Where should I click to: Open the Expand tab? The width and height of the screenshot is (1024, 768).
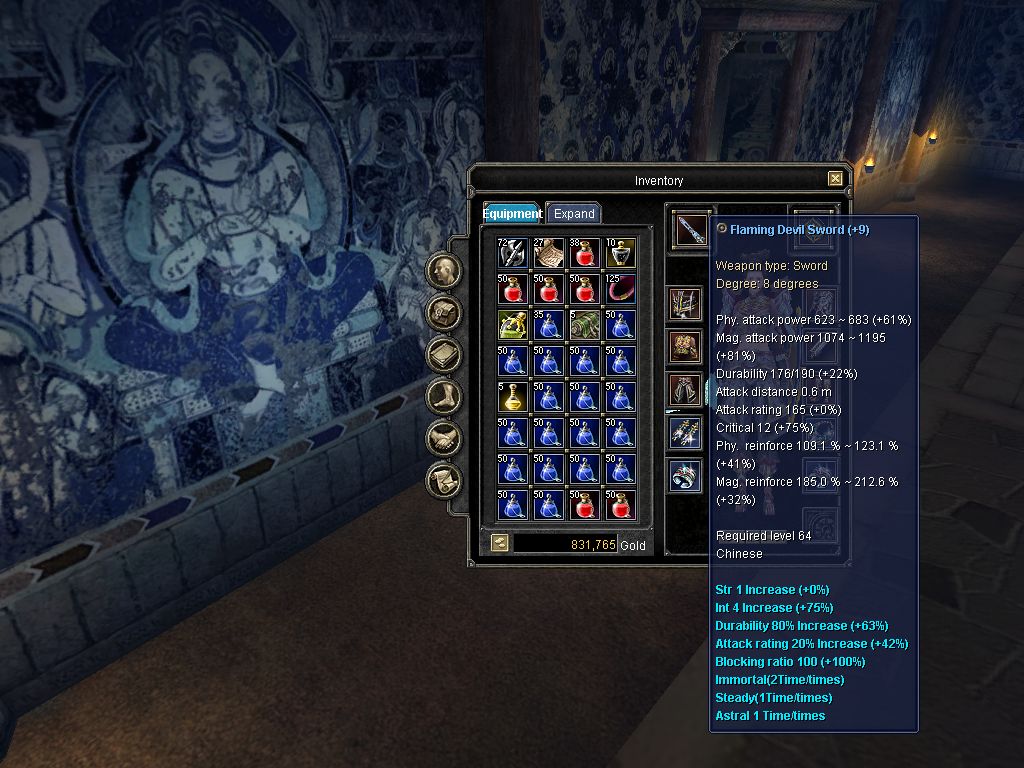coord(574,213)
